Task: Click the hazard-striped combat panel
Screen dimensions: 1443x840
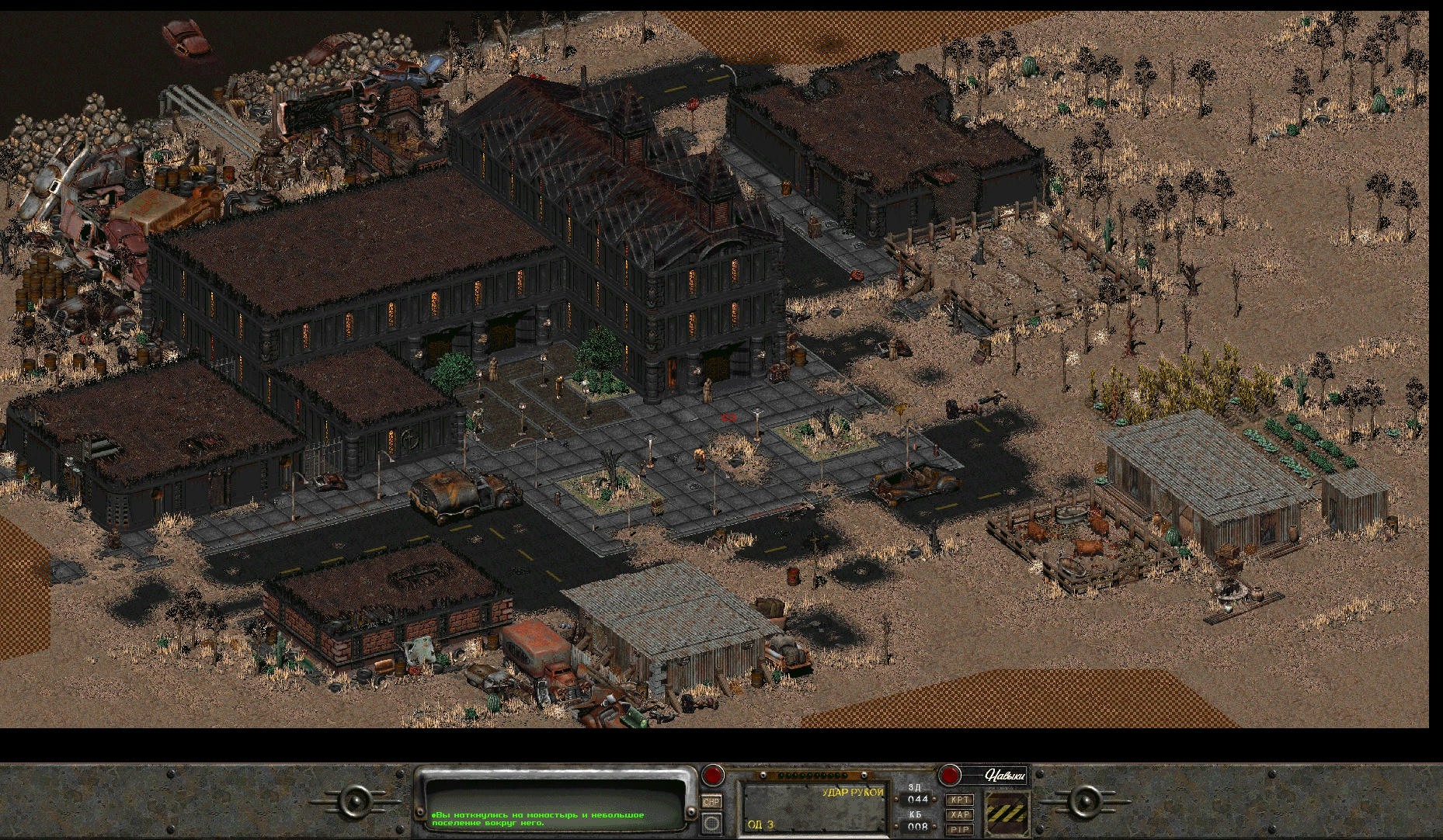Action: point(1007,814)
